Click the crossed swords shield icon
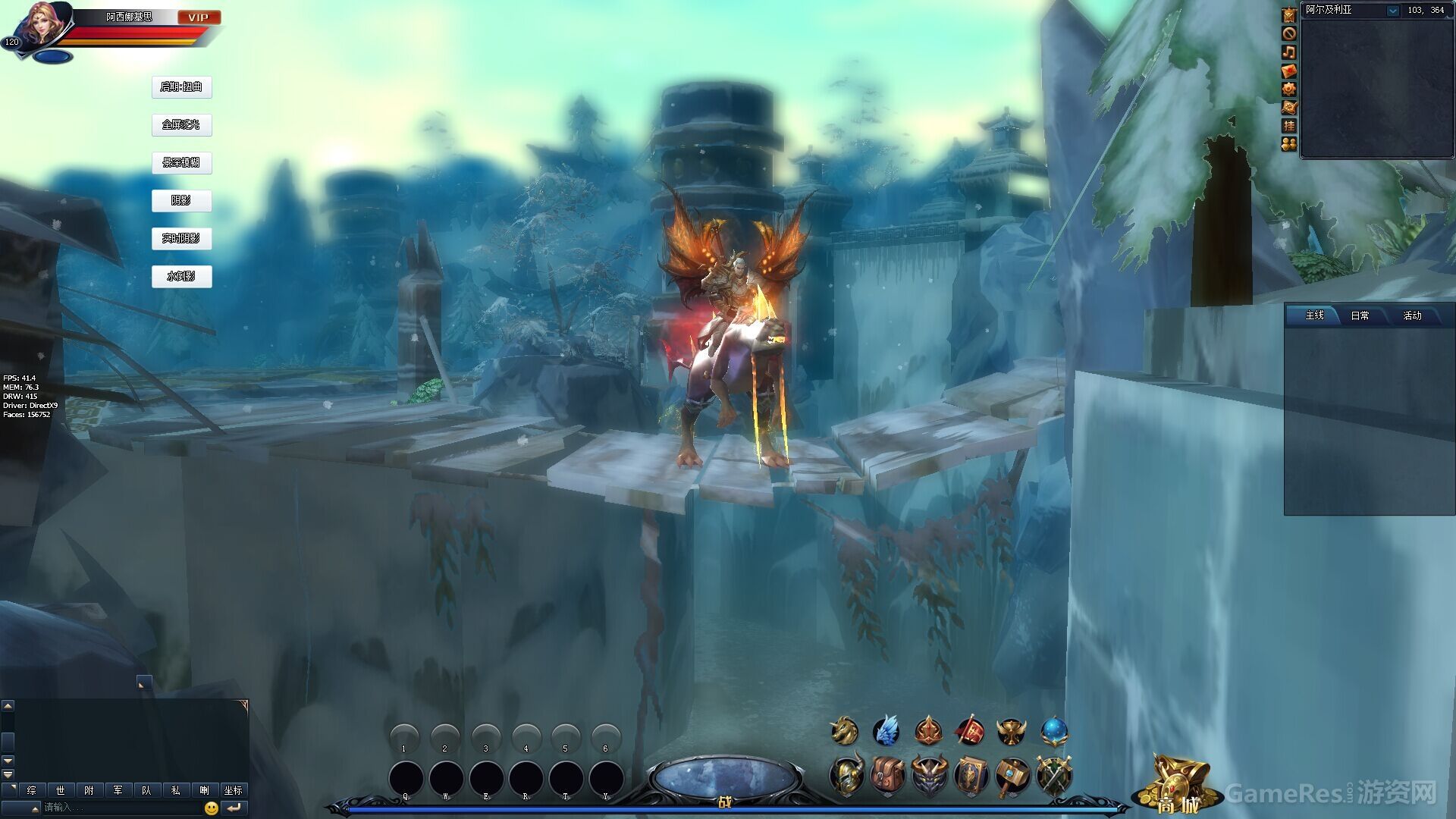This screenshot has width=1456, height=819. [x=1053, y=776]
